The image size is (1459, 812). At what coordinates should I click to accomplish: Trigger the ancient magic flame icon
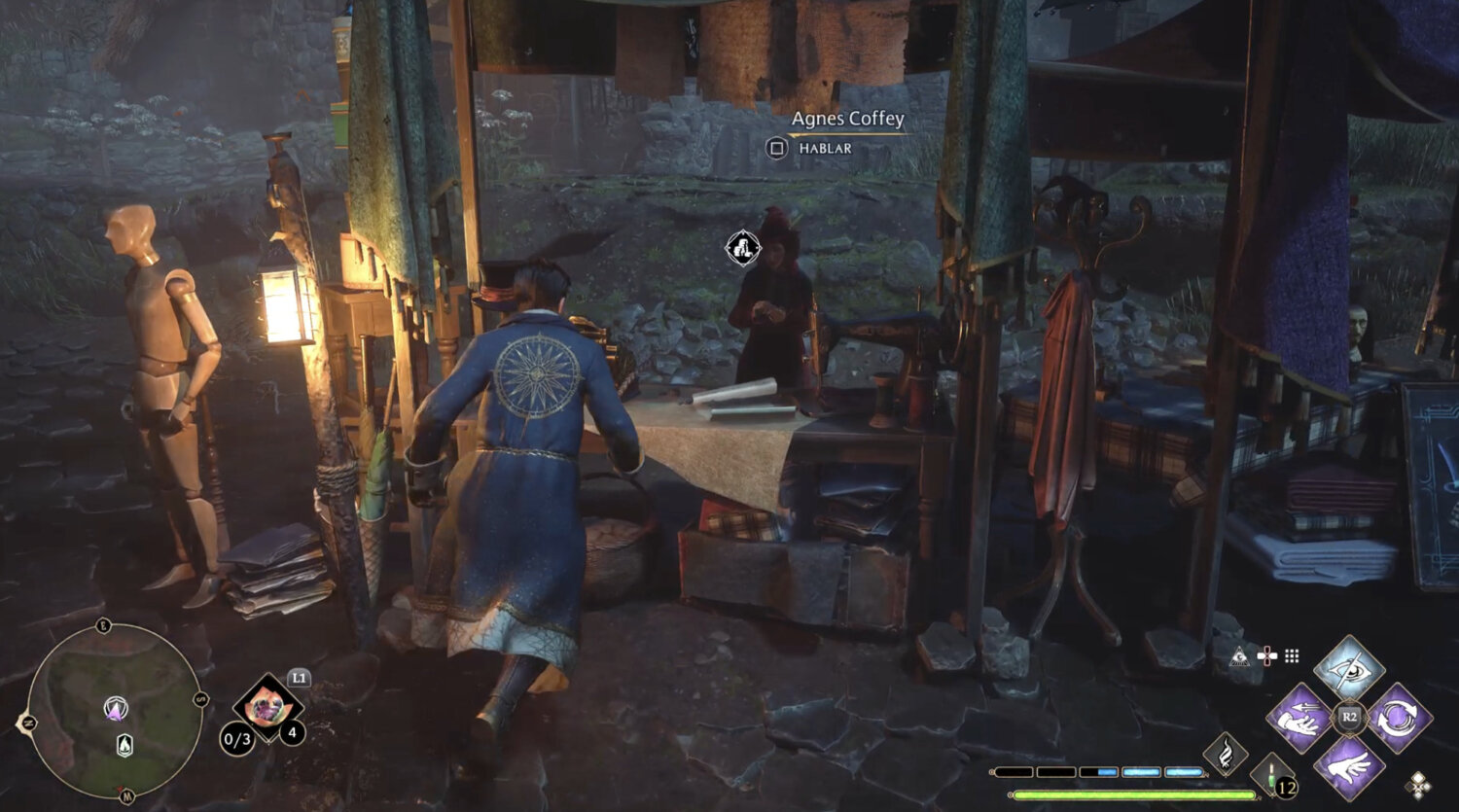tap(1226, 753)
